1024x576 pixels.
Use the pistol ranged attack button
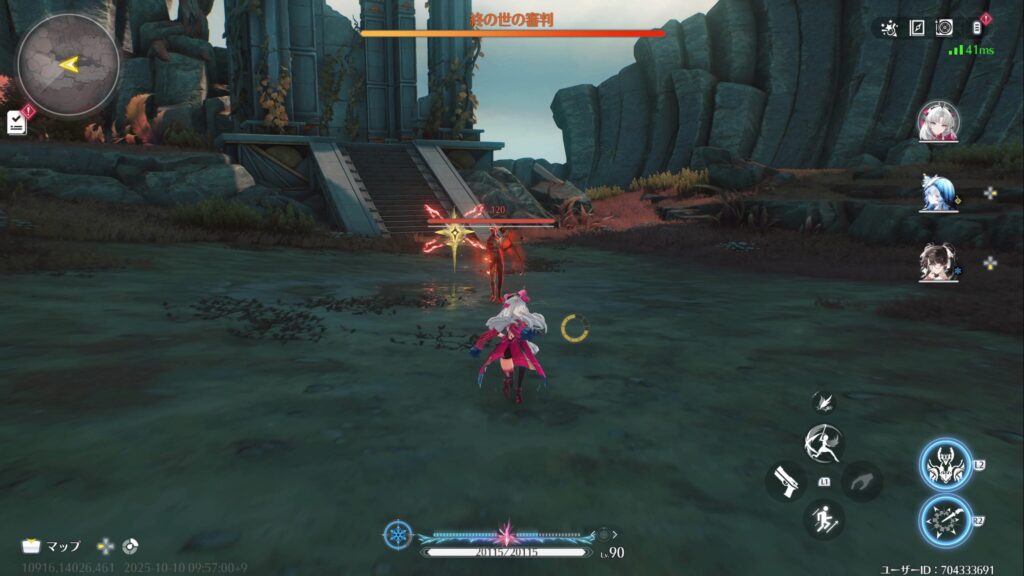tap(786, 481)
